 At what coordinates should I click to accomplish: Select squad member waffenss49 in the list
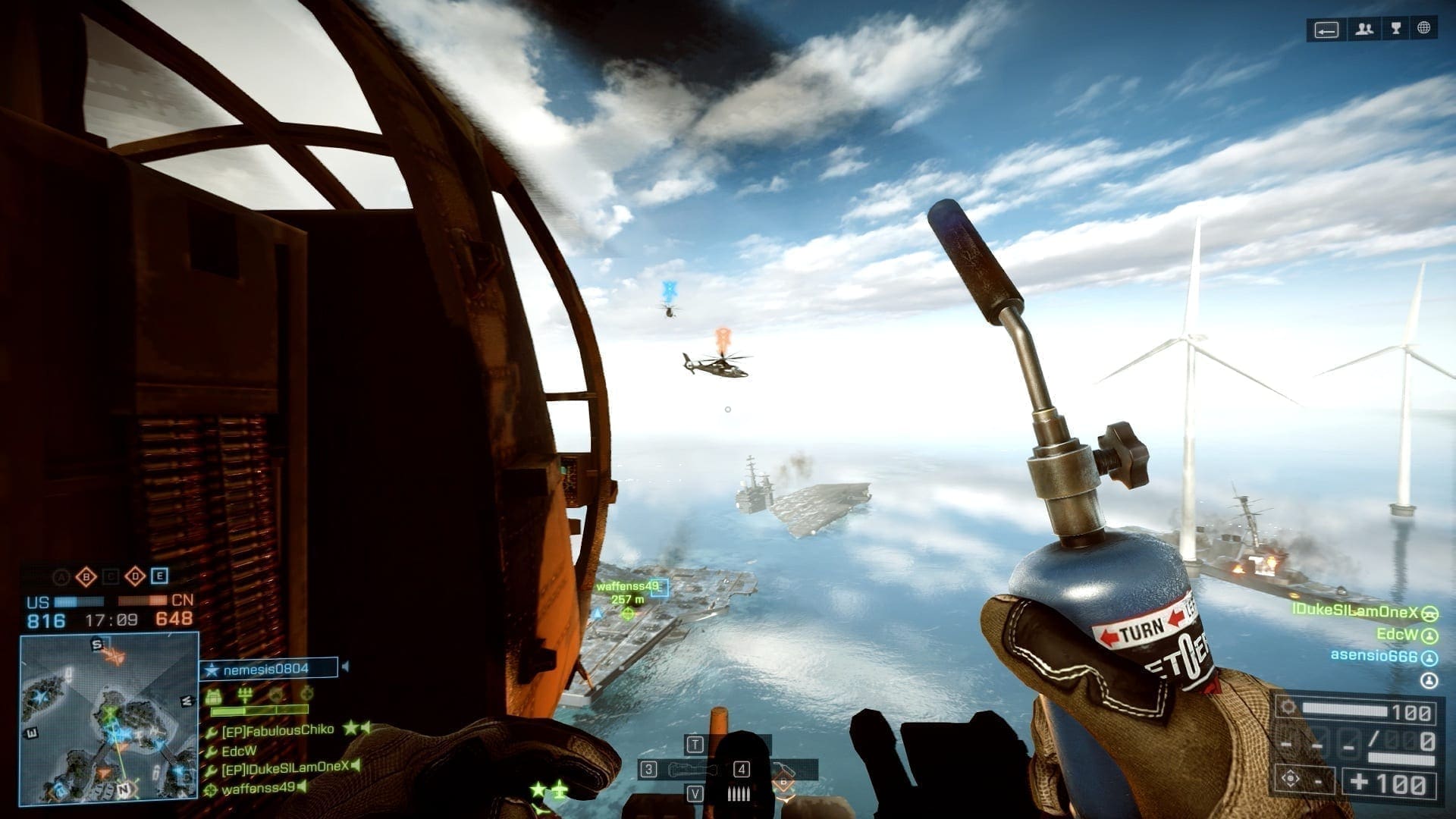[x=258, y=788]
